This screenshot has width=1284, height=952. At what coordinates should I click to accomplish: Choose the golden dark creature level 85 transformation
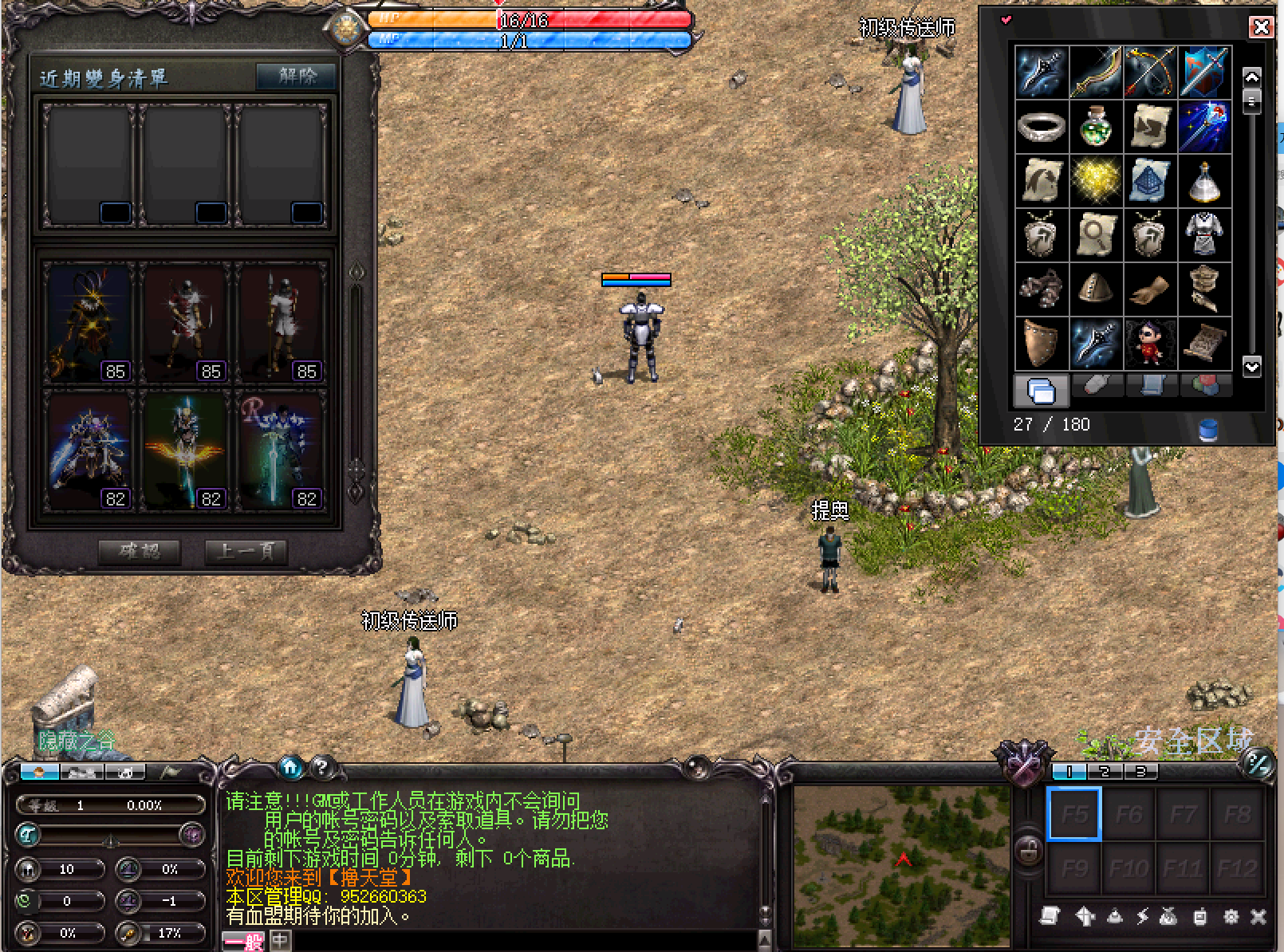(89, 323)
